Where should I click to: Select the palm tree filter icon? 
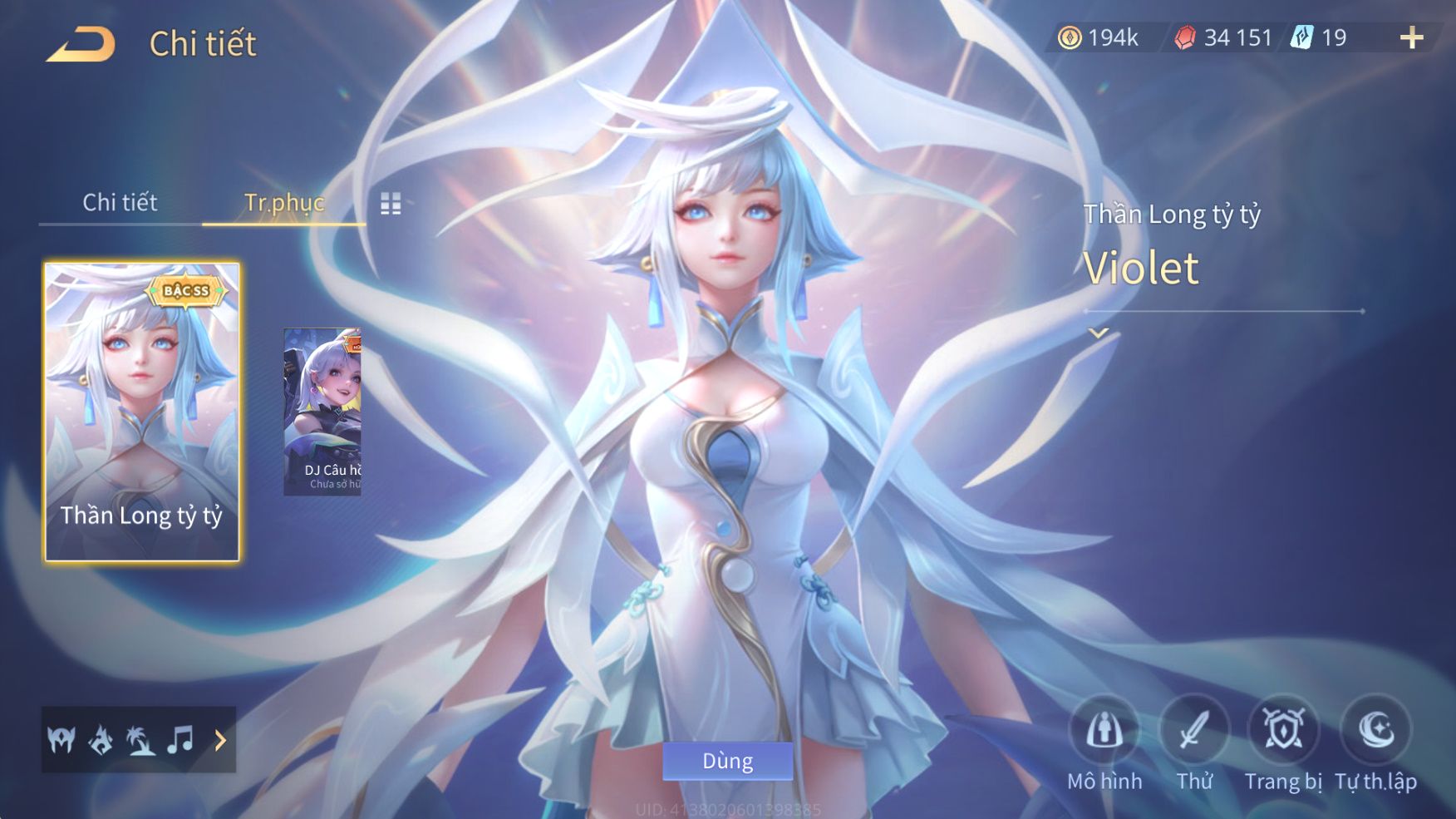coord(140,739)
